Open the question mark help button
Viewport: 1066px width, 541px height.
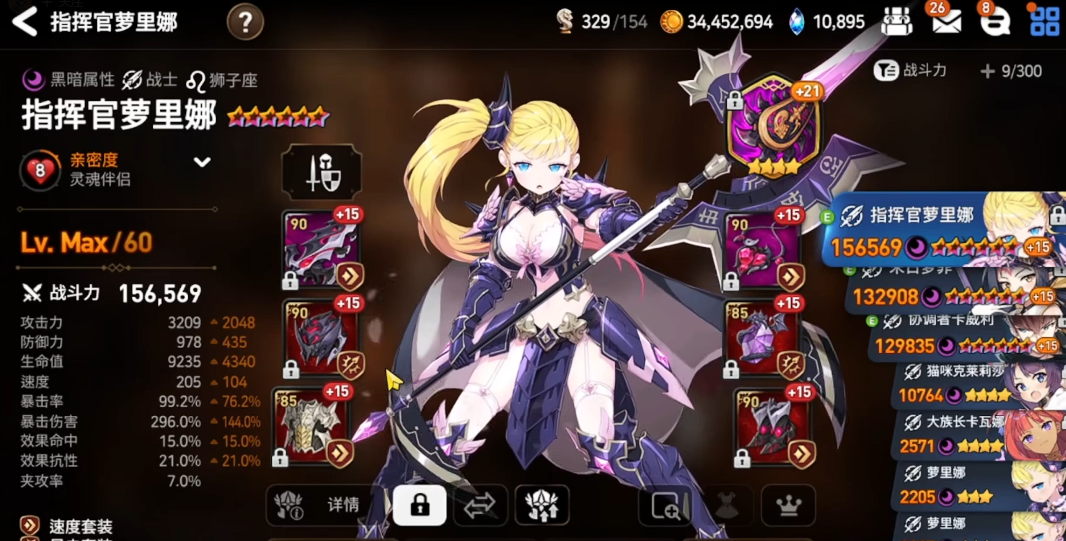[x=245, y=21]
